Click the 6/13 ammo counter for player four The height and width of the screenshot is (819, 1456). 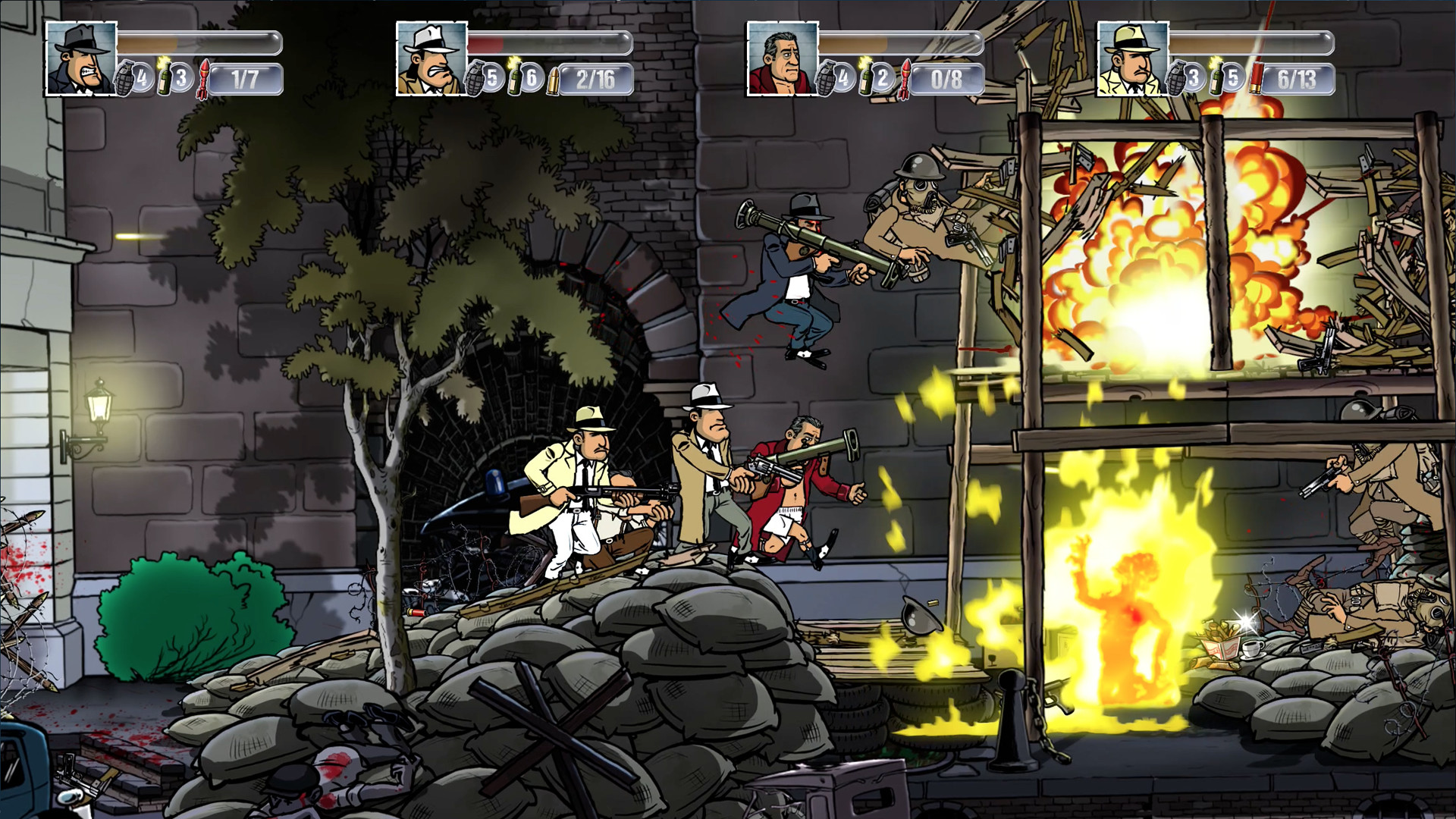click(x=1301, y=76)
